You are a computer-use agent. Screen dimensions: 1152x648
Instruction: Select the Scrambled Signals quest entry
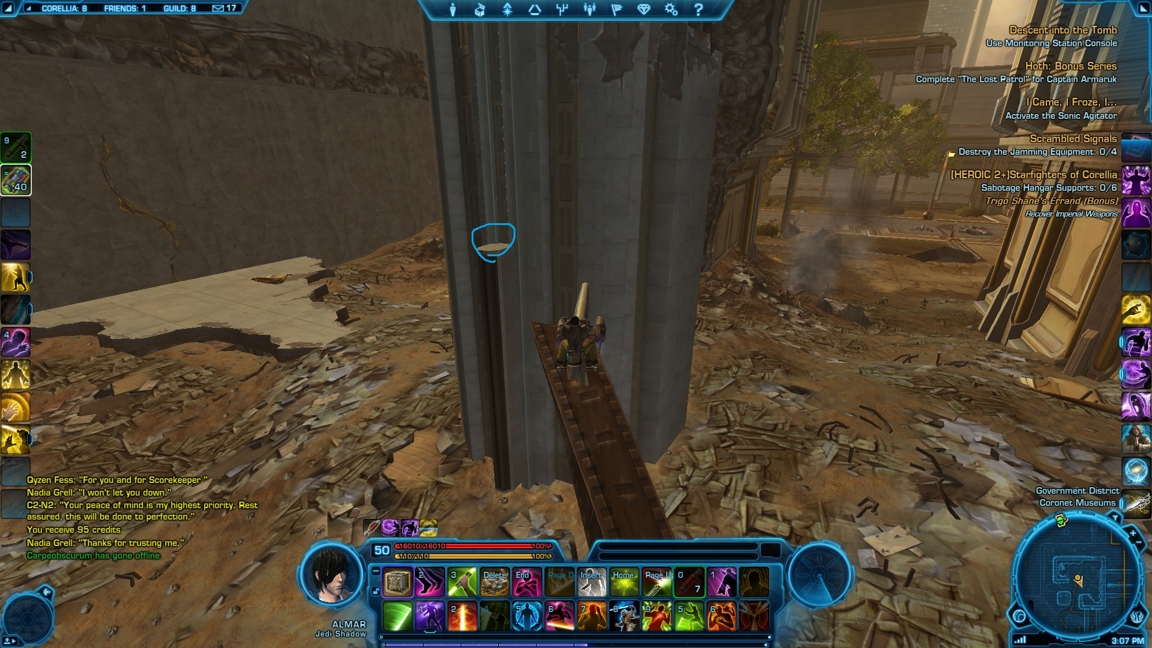pyautogui.click(x=1073, y=139)
